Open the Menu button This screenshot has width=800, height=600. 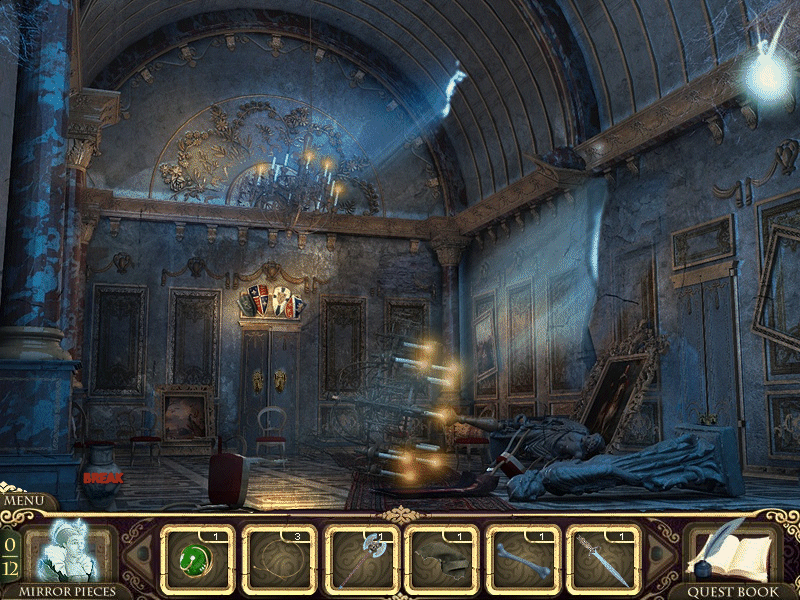pos(28,501)
